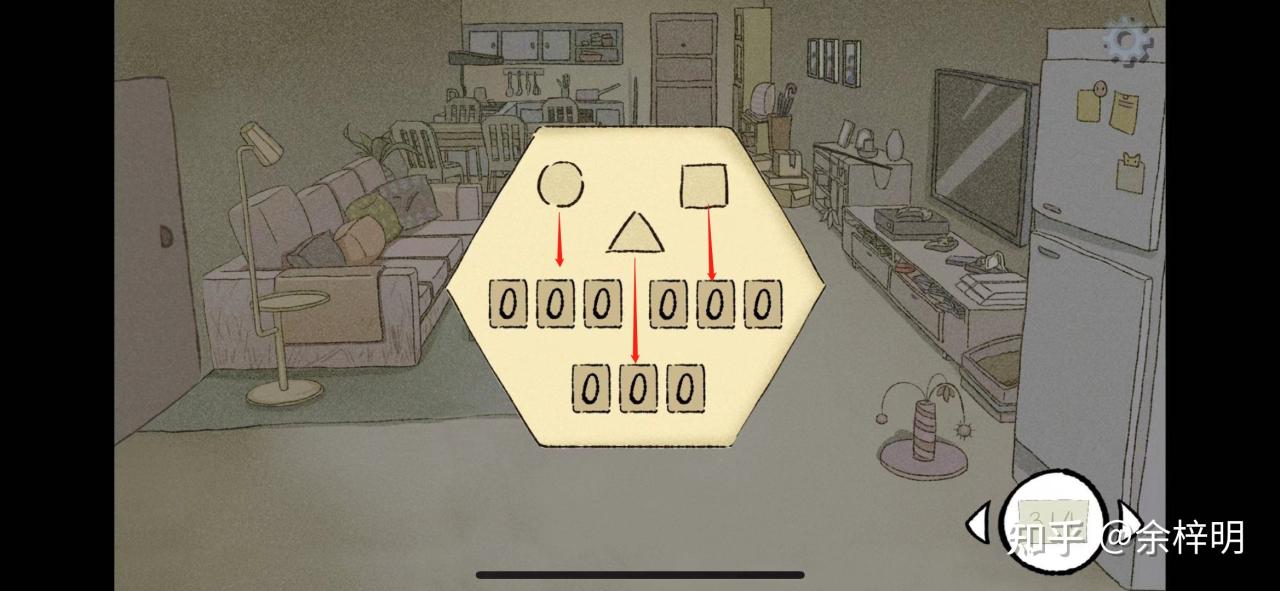Screen dimensions: 1280x591
Task: Change the rightmost digit of the triangle code
Action: [684, 388]
